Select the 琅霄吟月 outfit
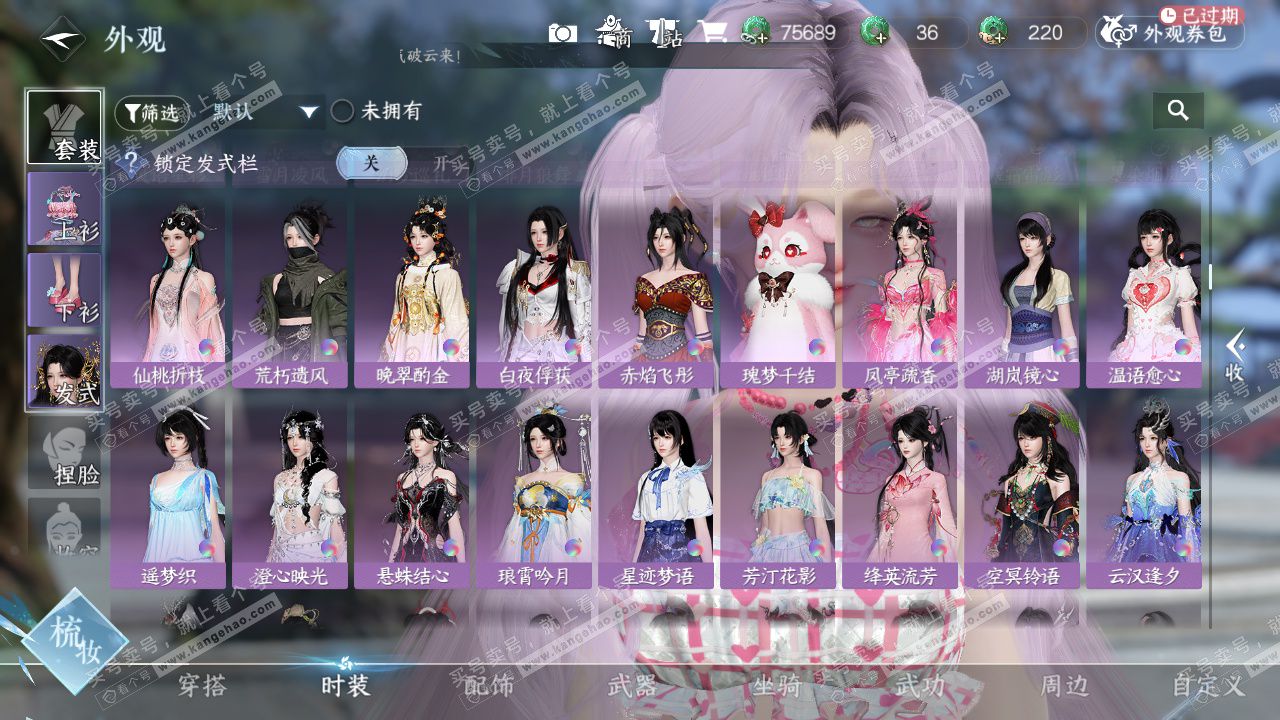 534,493
